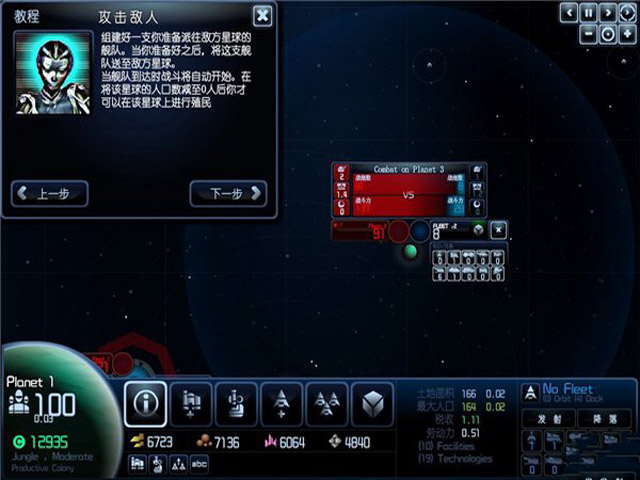
Task: Zoom out with the minus button
Action: 589,34
